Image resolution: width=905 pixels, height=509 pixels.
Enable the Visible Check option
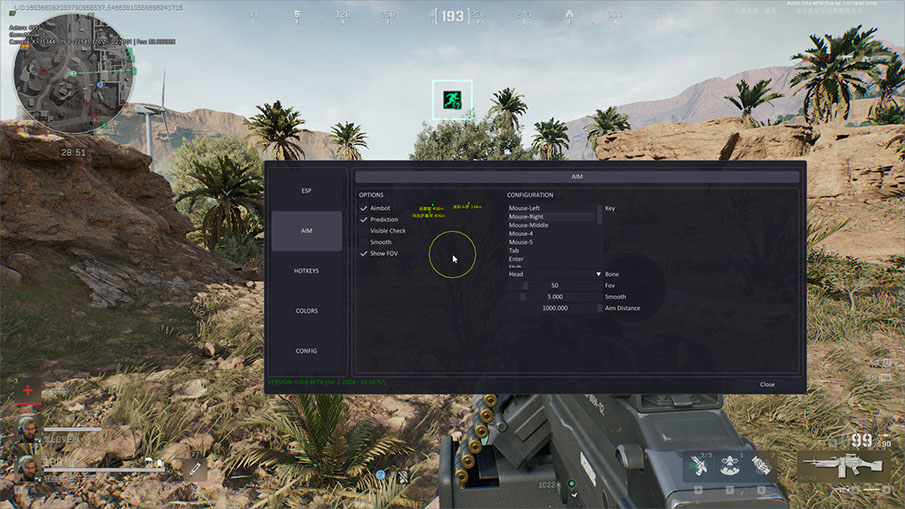(364, 231)
